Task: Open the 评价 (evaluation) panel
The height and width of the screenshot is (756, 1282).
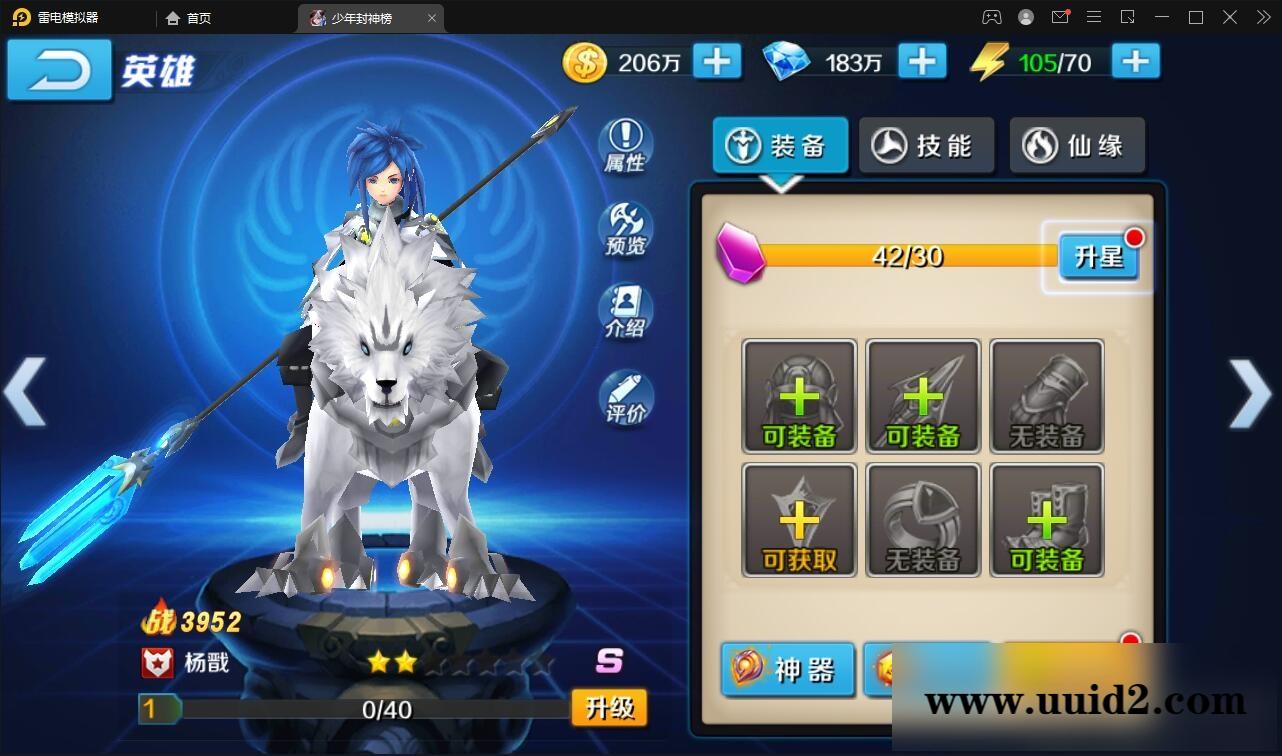Action: pyautogui.click(x=625, y=394)
